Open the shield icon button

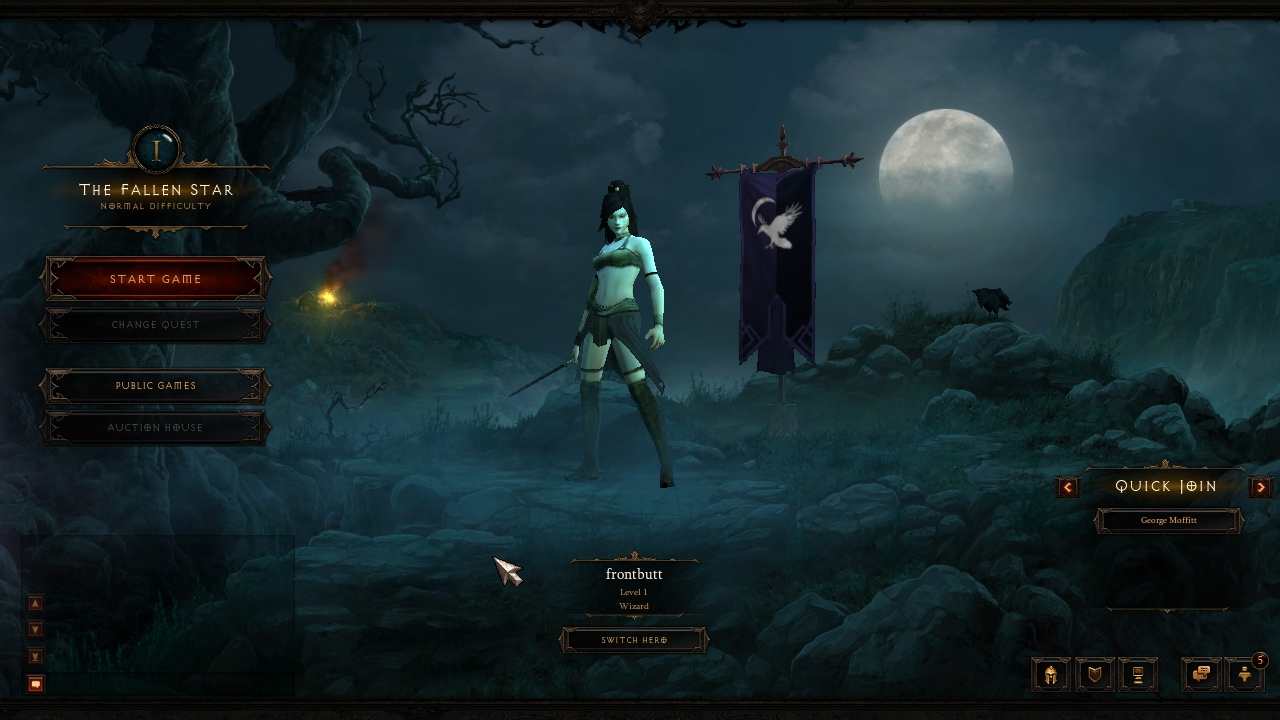pyautogui.click(x=1095, y=675)
